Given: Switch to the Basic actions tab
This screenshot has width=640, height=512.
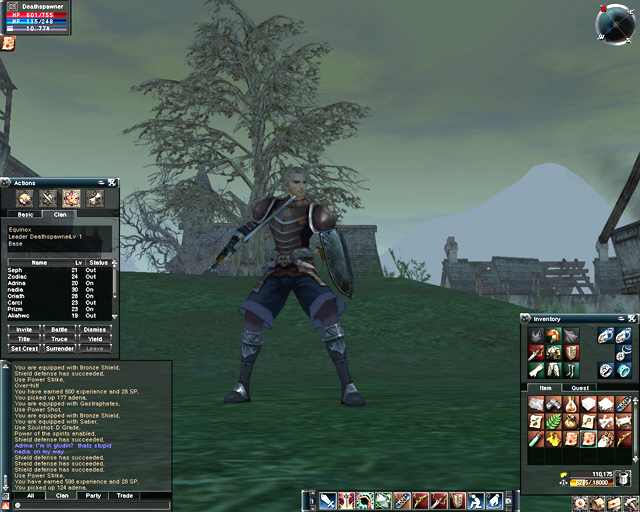Looking at the screenshot, I should coord(25,214).
